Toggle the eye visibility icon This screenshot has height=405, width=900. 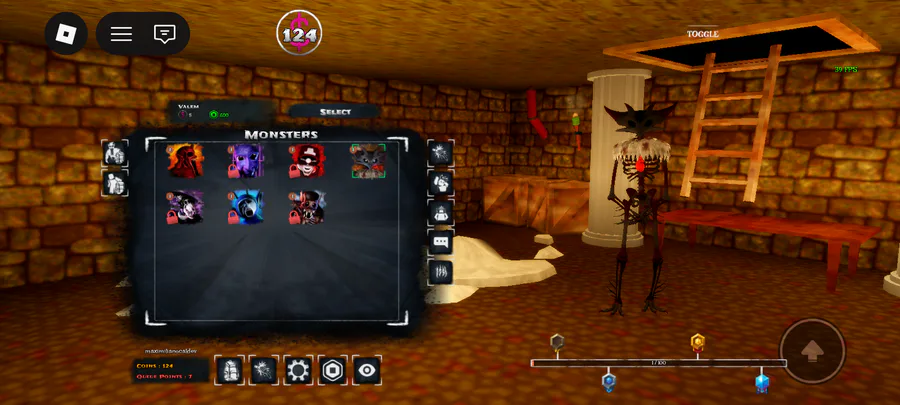coord(368,370)
